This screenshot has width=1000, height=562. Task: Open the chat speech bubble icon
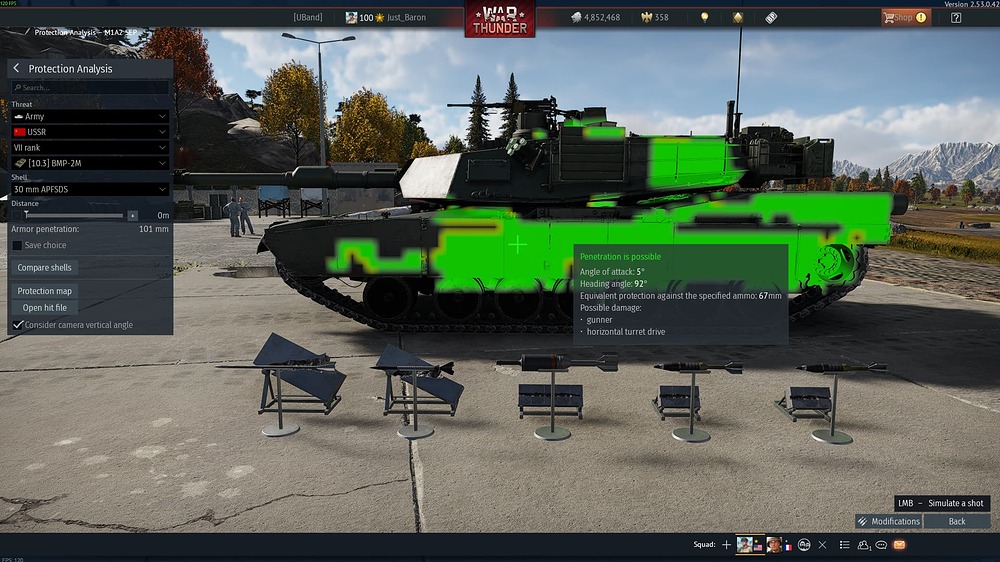[x=881, y=545]
